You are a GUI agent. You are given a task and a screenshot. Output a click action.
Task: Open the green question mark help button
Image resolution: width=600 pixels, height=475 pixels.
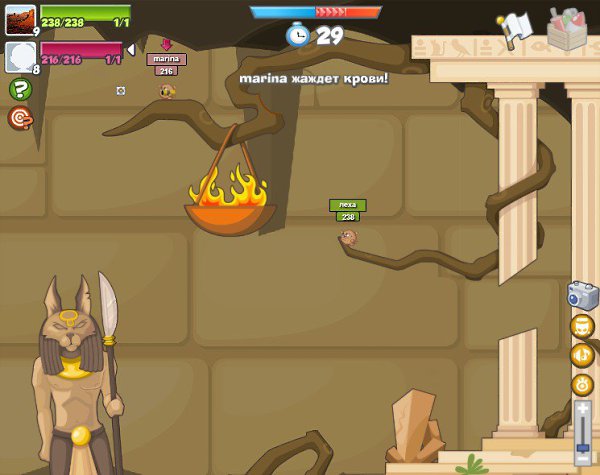pos(18,89)
